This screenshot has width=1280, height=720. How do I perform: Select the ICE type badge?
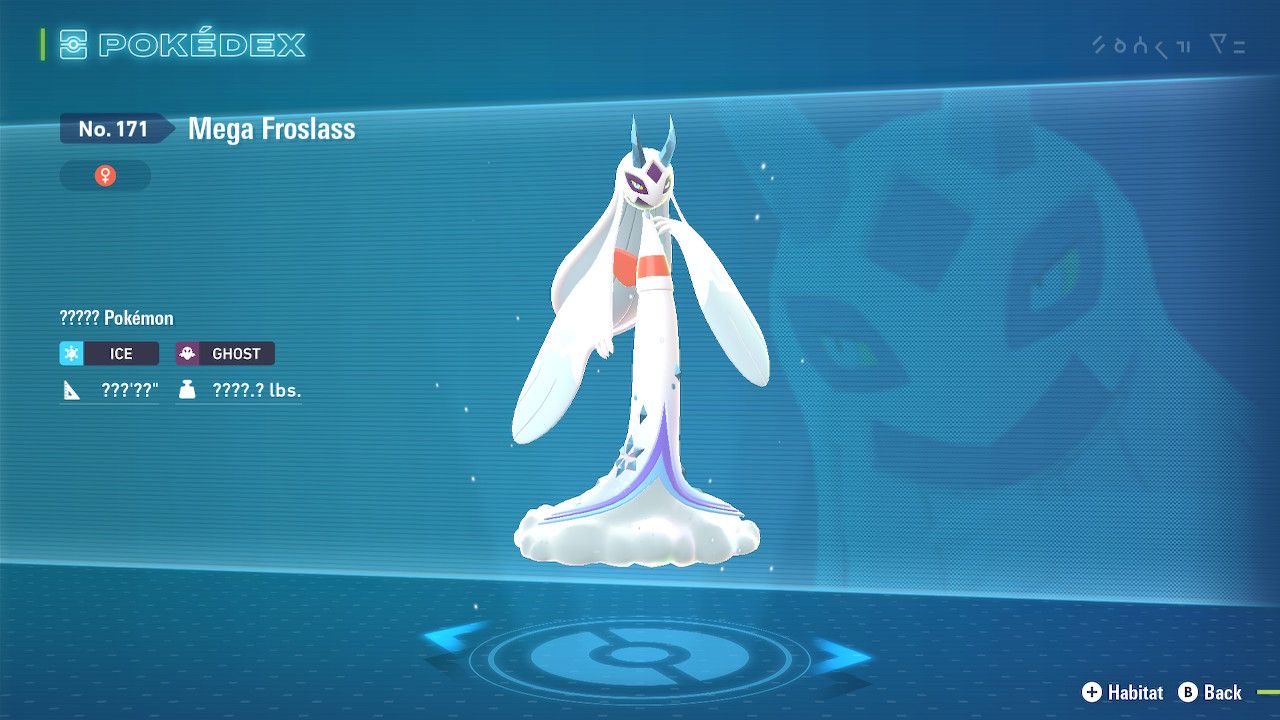click(x=109, y=353)
